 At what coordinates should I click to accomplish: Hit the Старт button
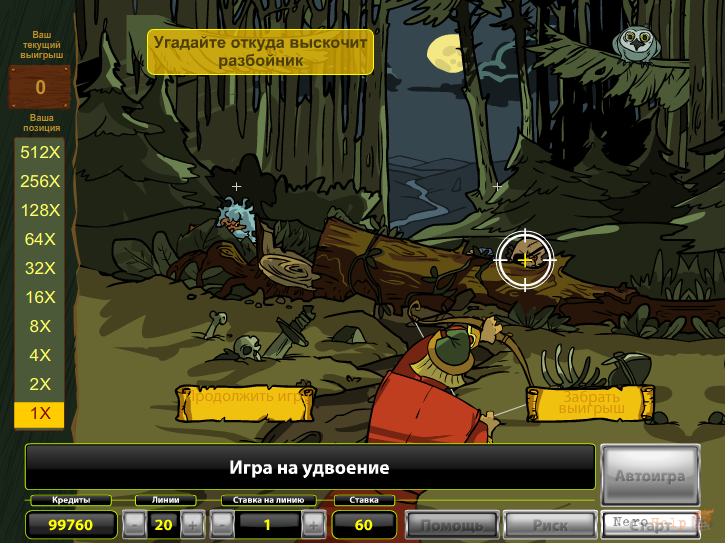649,524
